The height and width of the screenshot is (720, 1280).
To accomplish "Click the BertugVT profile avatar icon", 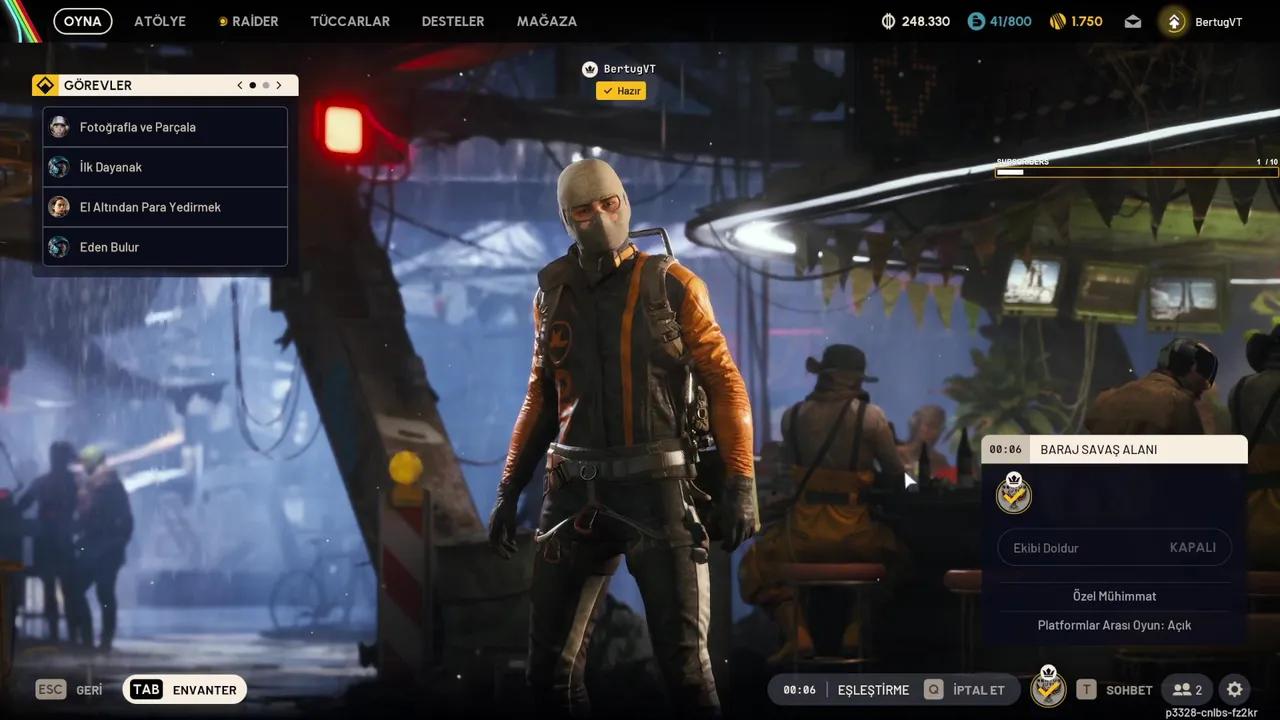I will (1172, 20).
